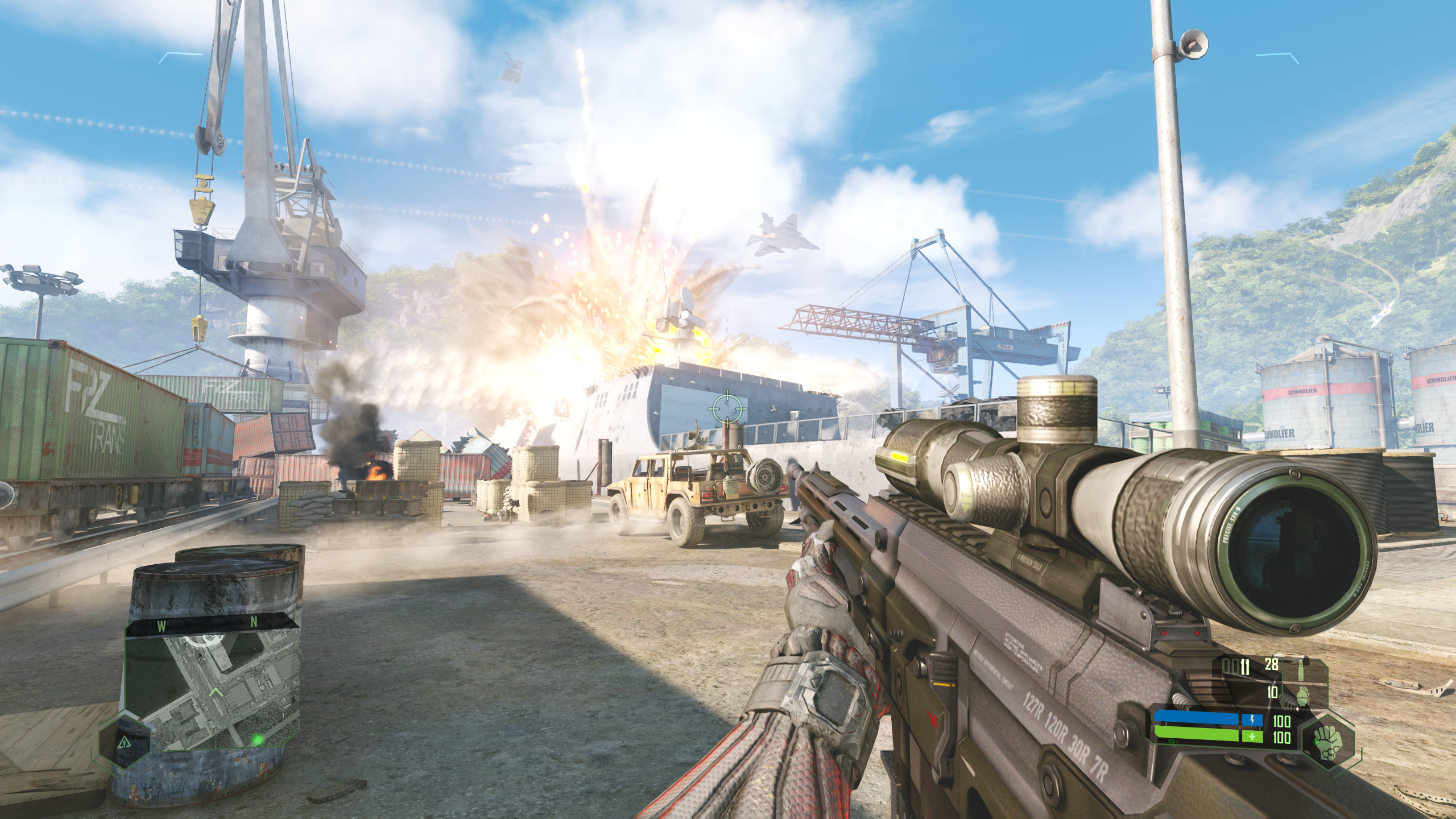
Task: Click the fist suit mode icon
Action: [x=1327, y=741]
